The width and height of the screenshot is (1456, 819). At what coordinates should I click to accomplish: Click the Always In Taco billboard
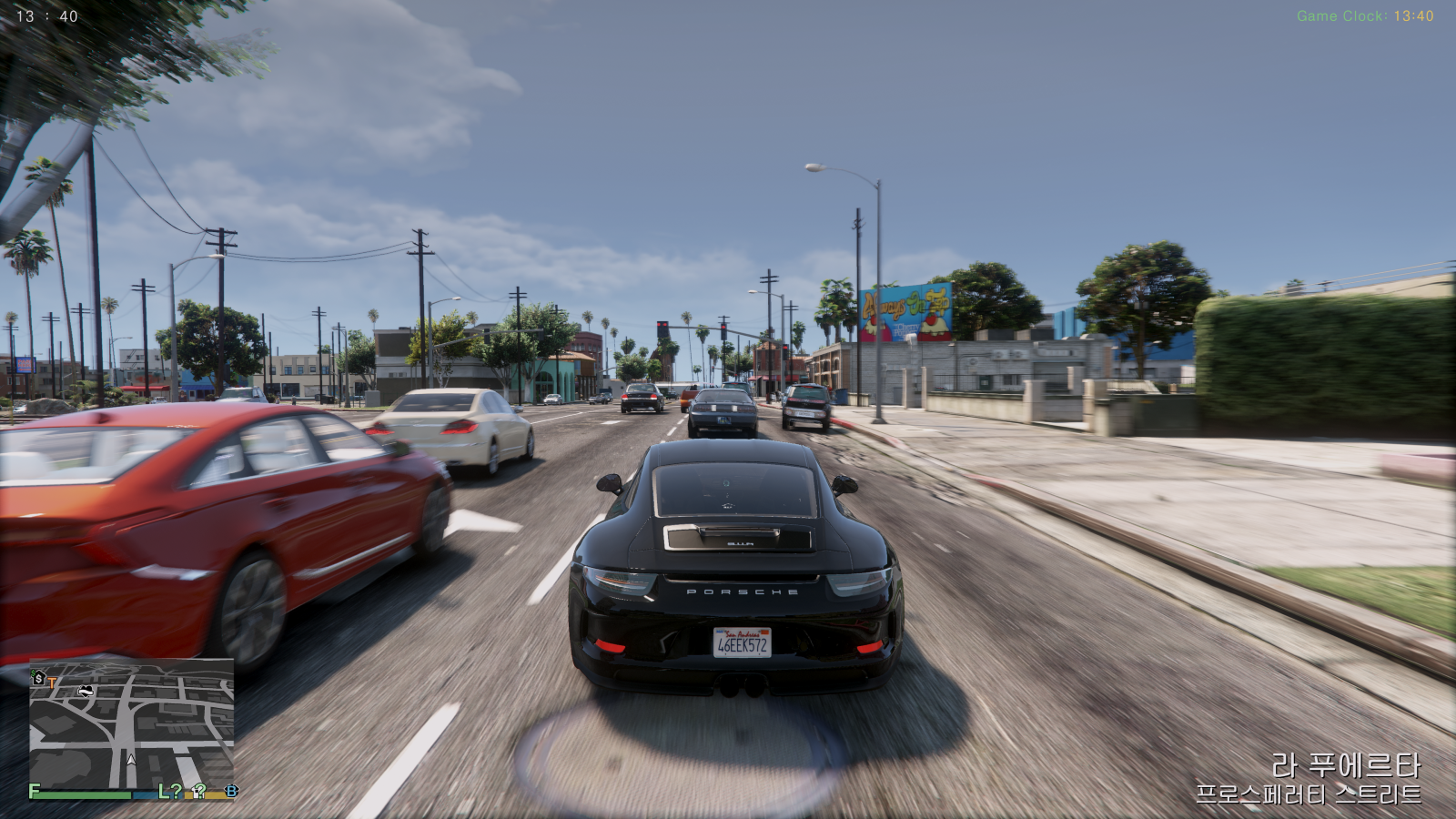tap(907, 309)
